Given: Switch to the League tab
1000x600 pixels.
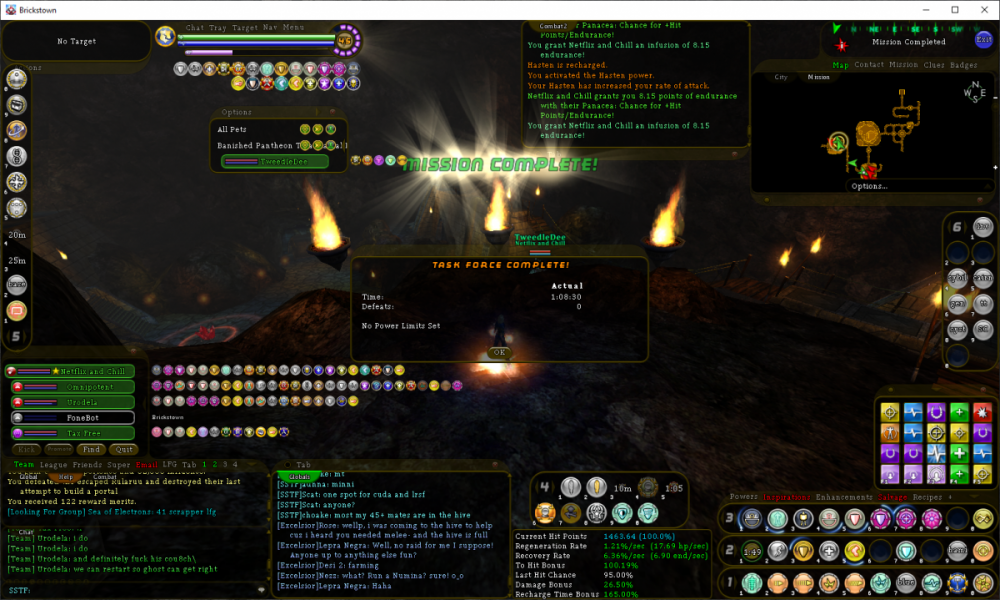Looking at the screenshot, I should coord(54,465).
